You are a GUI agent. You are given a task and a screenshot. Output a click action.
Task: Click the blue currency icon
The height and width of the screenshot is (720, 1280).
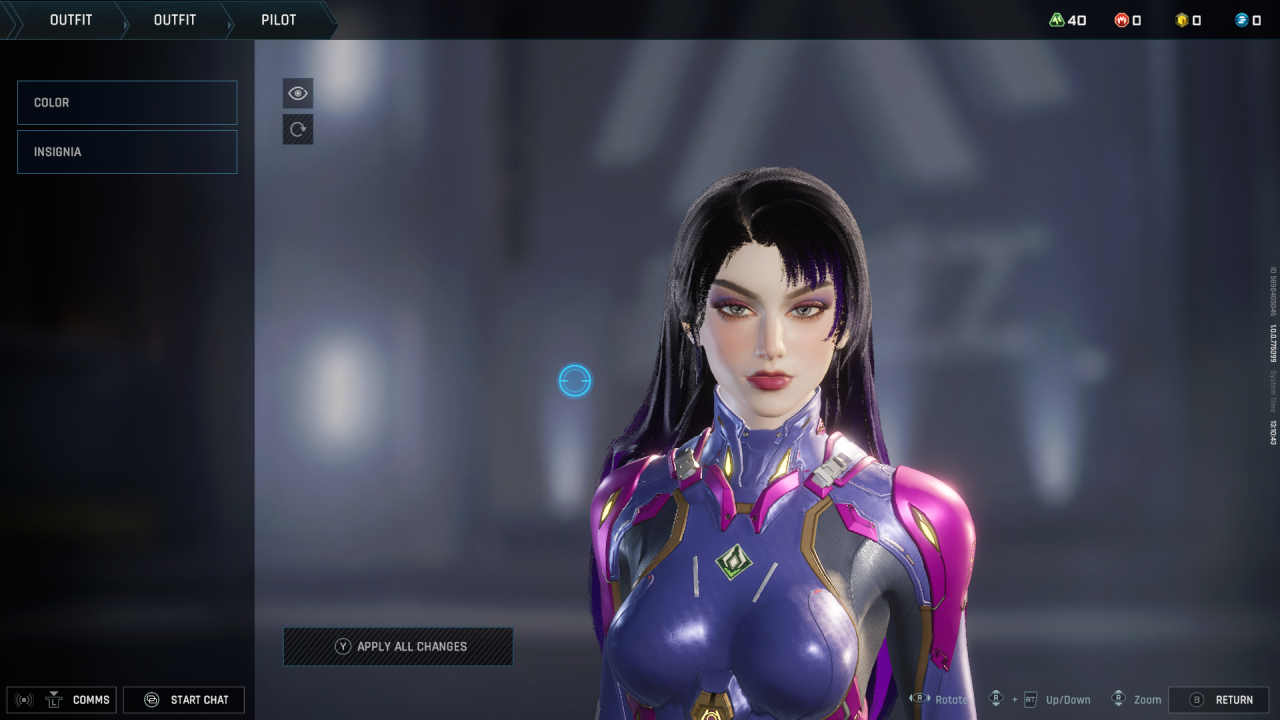coord(1242,20)
